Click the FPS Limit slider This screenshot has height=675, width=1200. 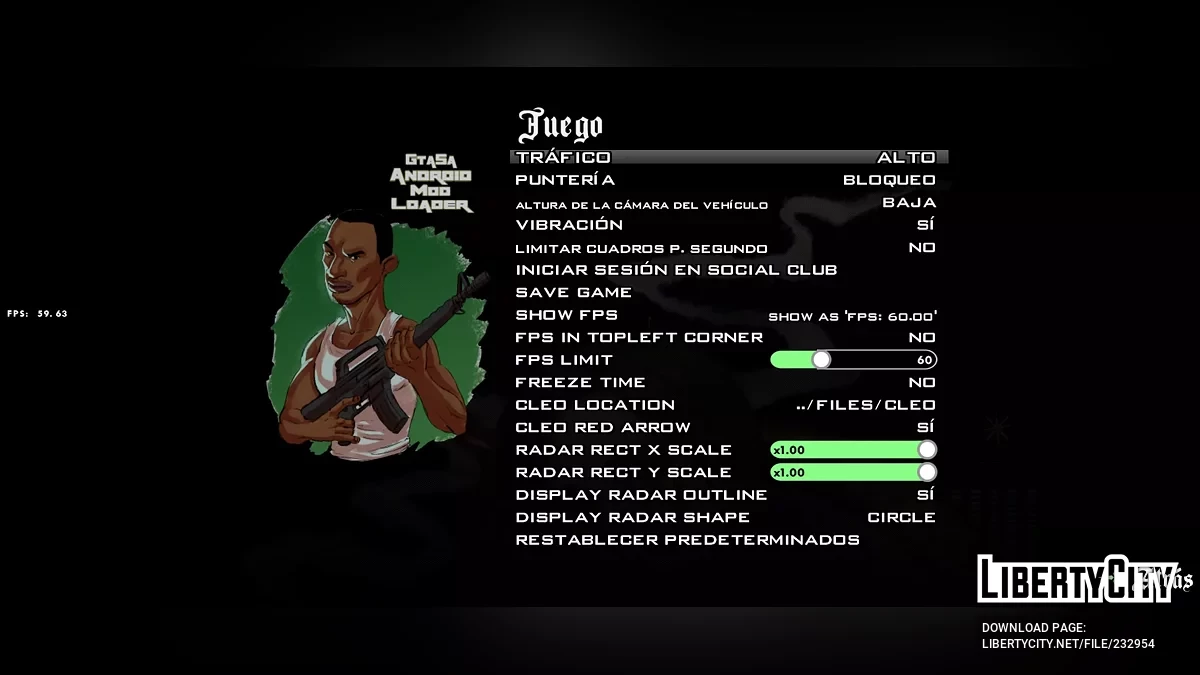(x=853, y=360)
